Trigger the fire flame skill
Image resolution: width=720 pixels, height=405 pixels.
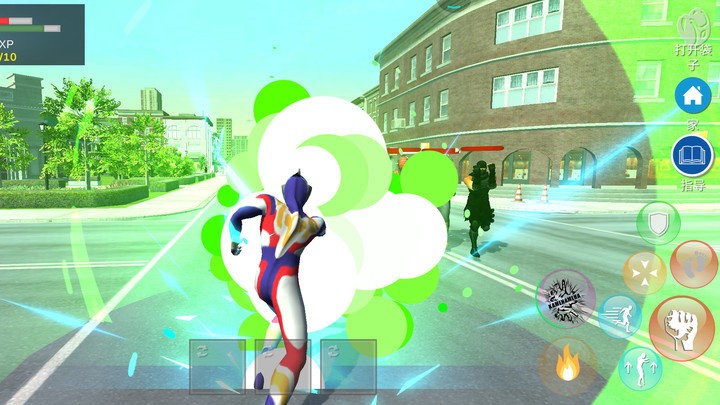(x=568, y=365)
